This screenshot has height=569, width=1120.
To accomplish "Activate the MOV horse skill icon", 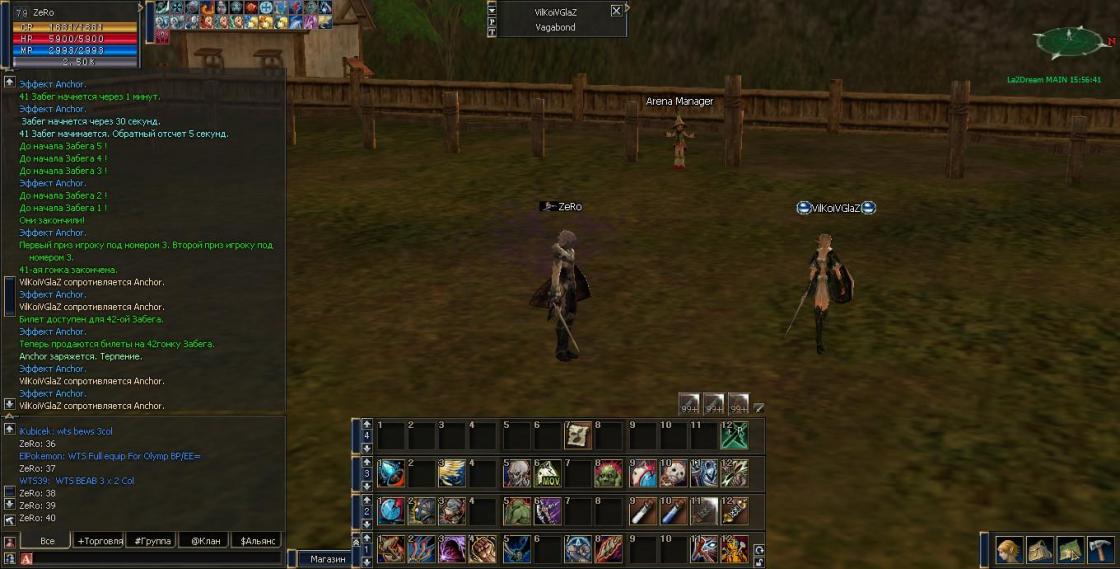I will pyautogui.click(x=547, y=473).
